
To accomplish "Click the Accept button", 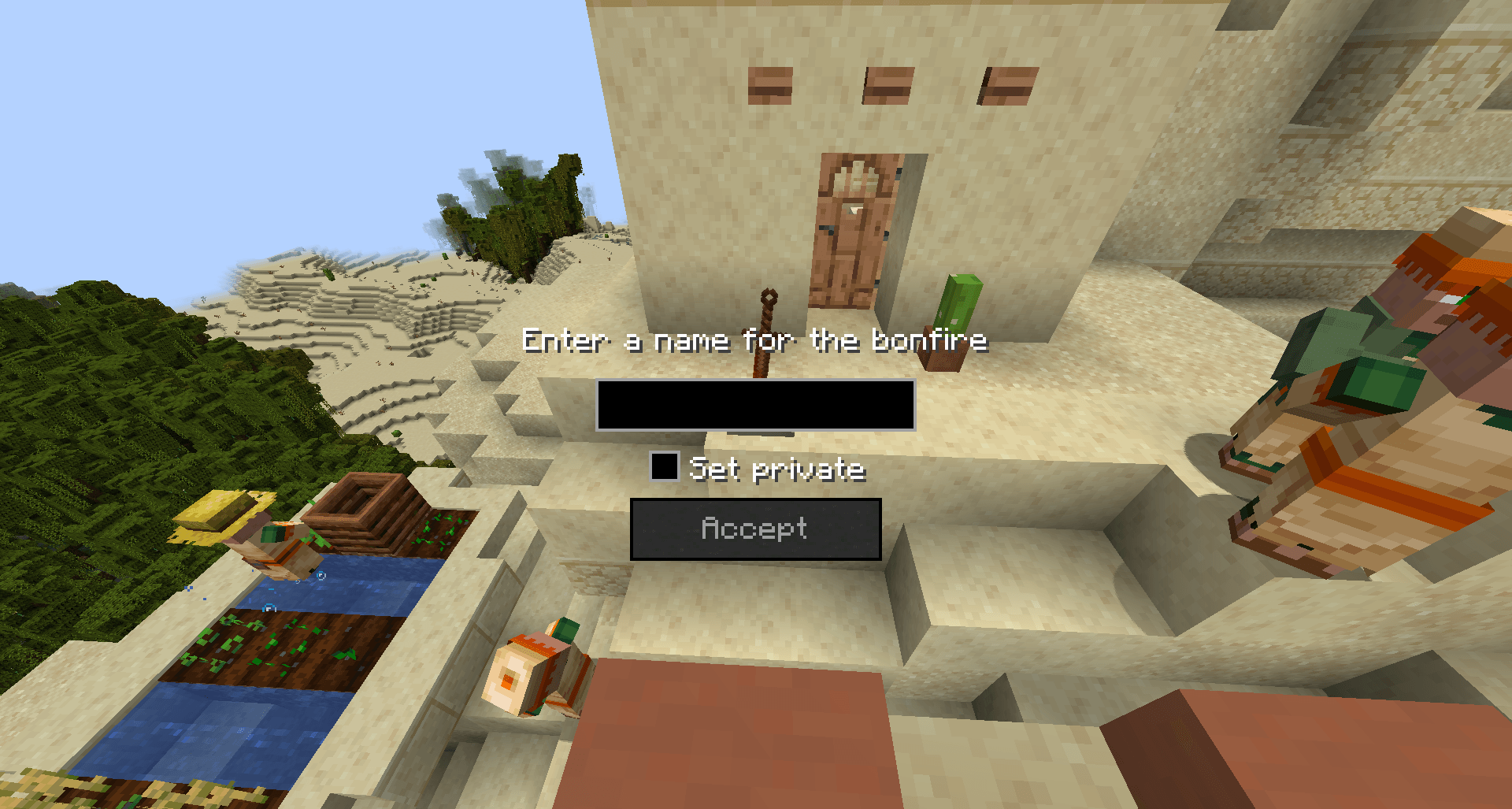I will point(755,529).
